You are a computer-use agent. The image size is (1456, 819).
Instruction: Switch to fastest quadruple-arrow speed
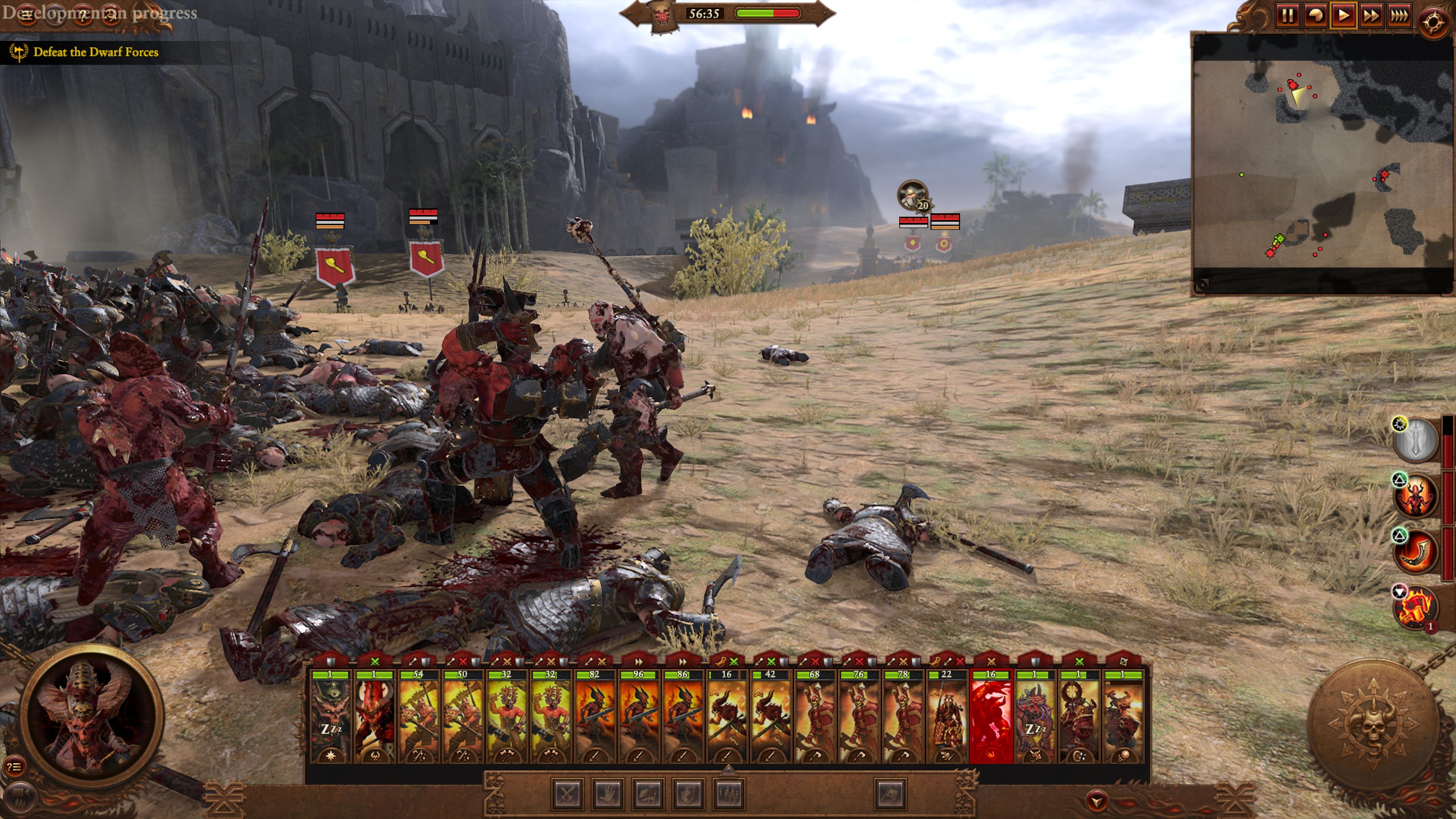(1399, 15)
